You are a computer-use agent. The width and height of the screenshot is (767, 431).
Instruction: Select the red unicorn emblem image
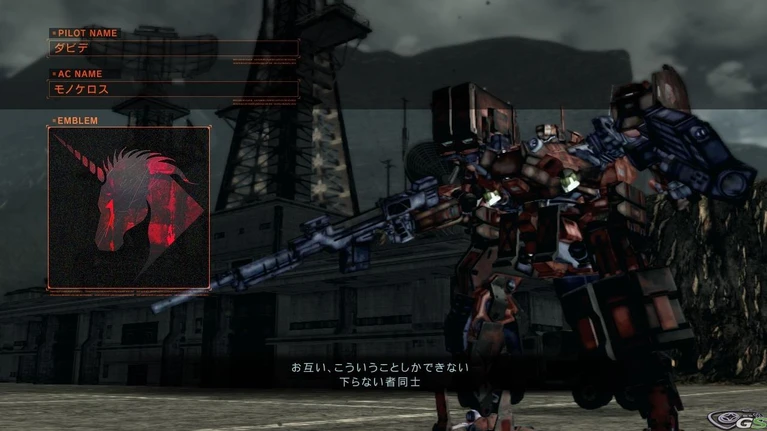pyautogui.click(x=129, y=208)
